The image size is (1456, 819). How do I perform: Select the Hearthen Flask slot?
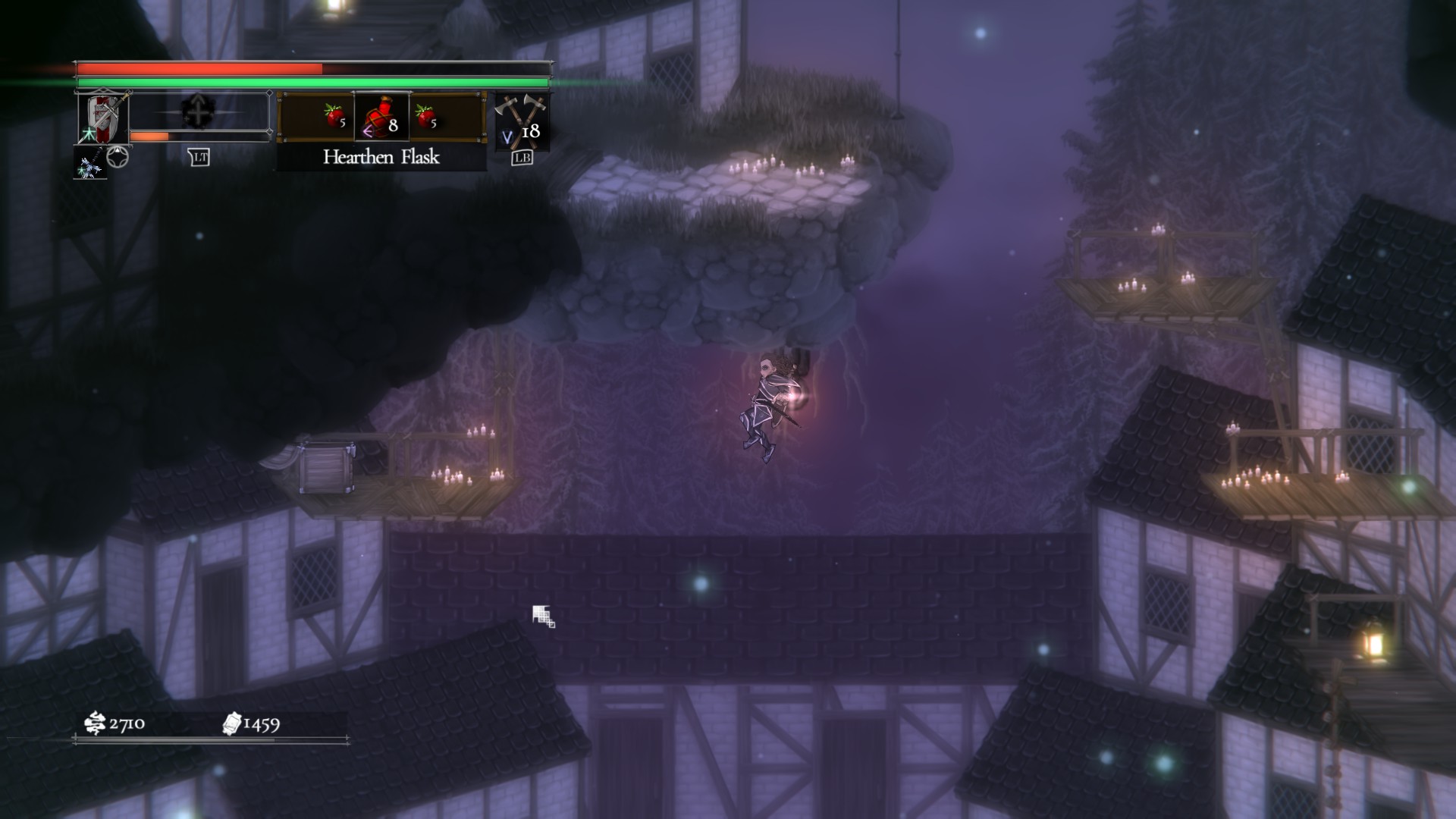pos(381,118)
